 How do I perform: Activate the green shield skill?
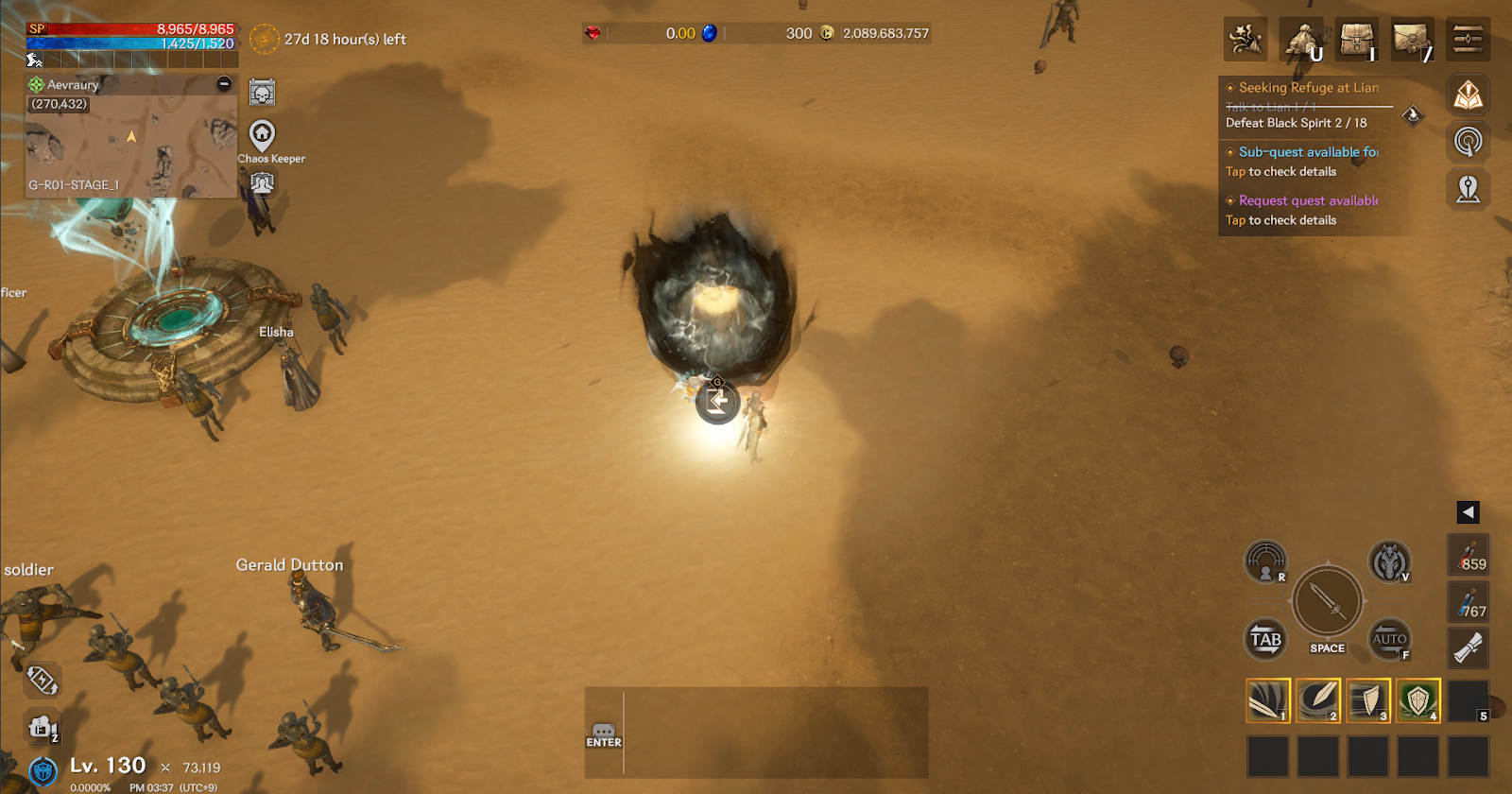coord(1417,700)
